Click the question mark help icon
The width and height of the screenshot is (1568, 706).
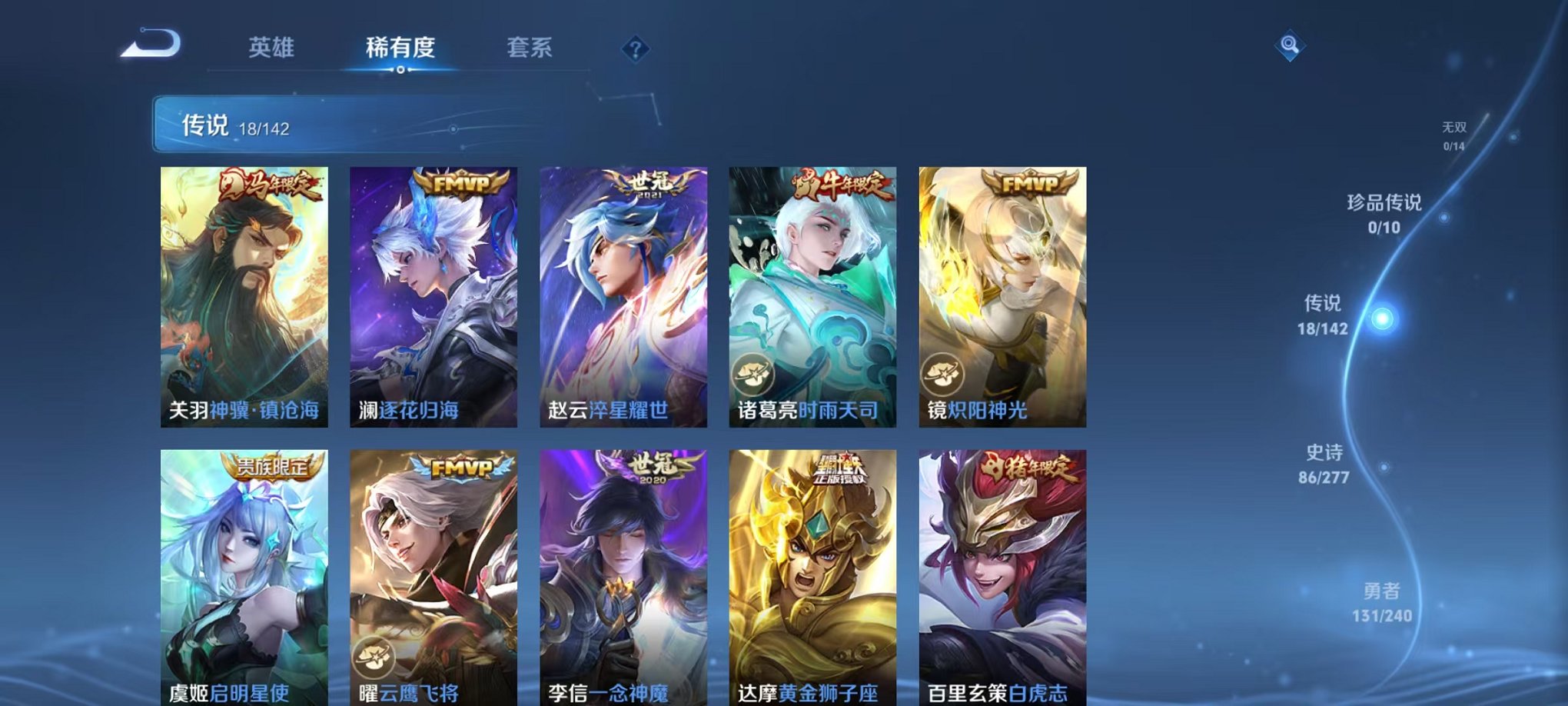coord(635,50)
